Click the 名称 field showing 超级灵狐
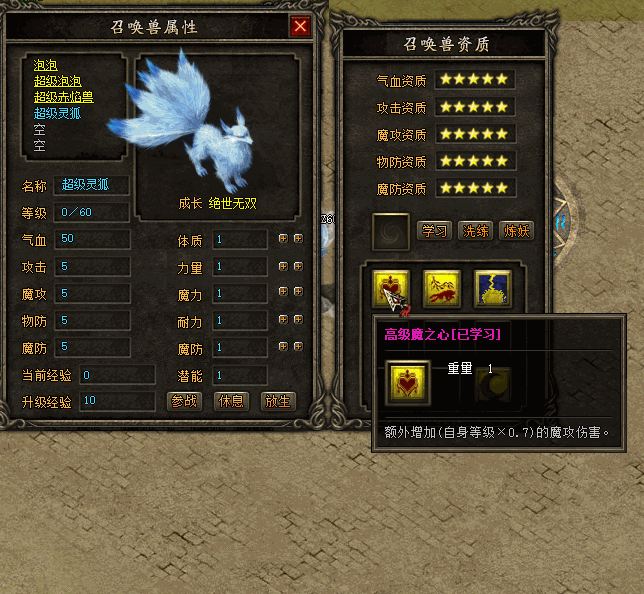The width and height of the screenshot is (644, 594). (x=91, y=184)
